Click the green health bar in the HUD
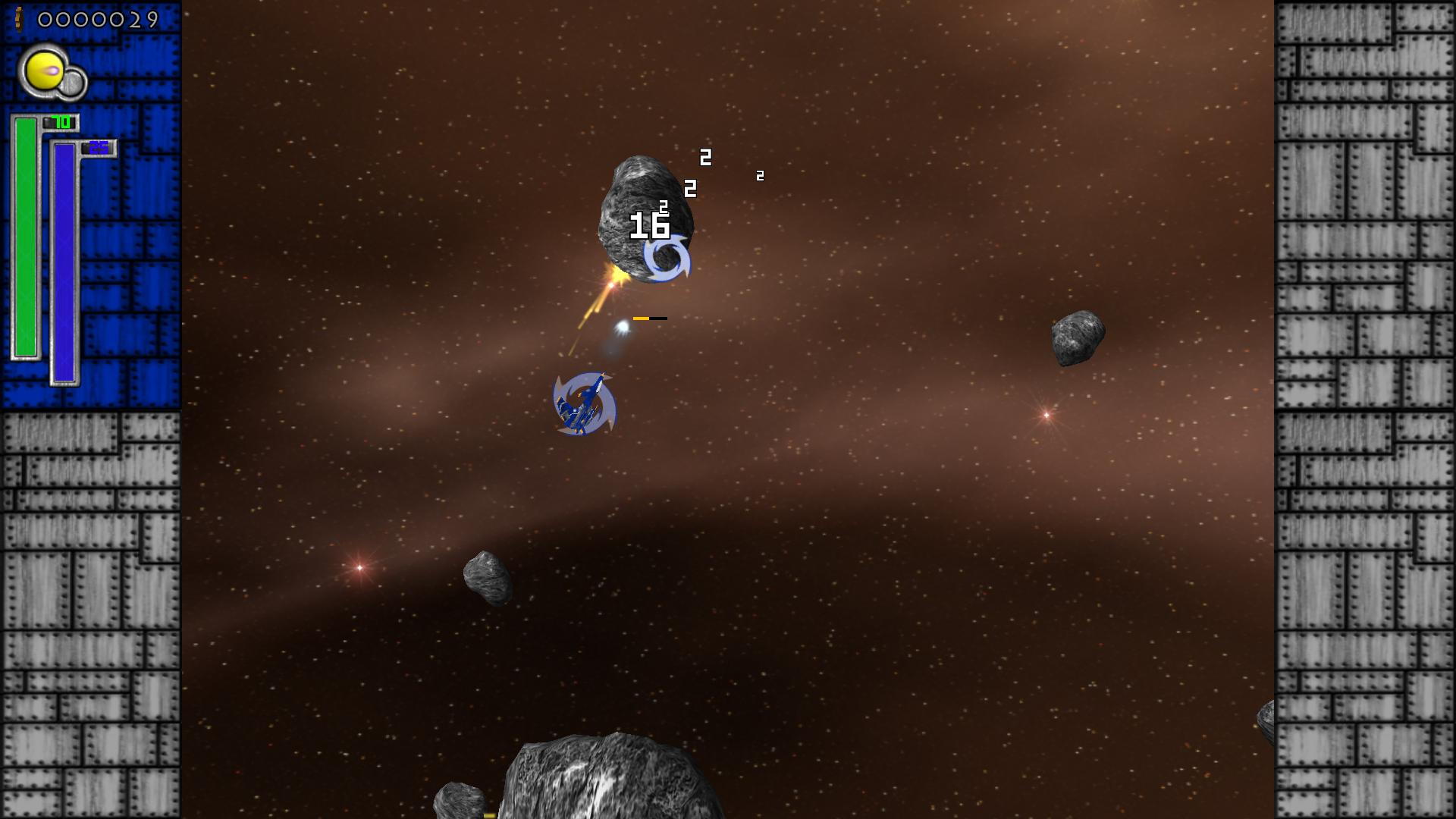 click(x=26, y=235)
